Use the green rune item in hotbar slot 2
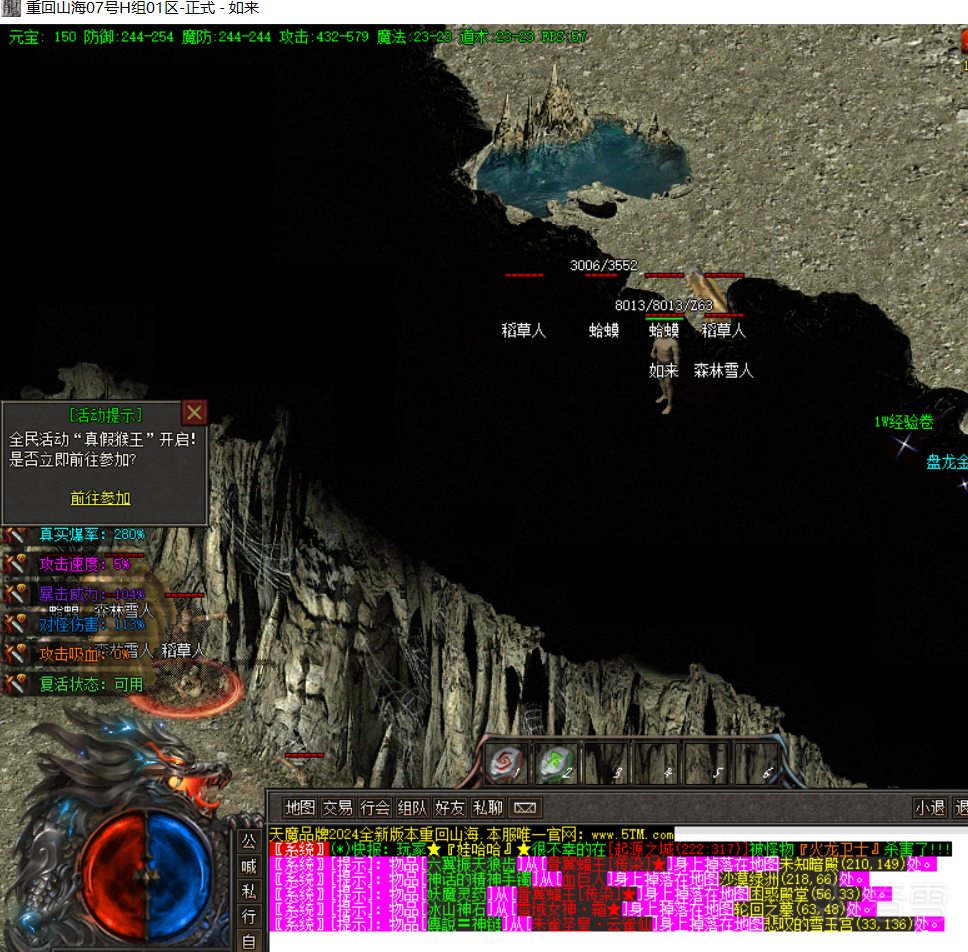968x952 pixels. coord(556,765)
